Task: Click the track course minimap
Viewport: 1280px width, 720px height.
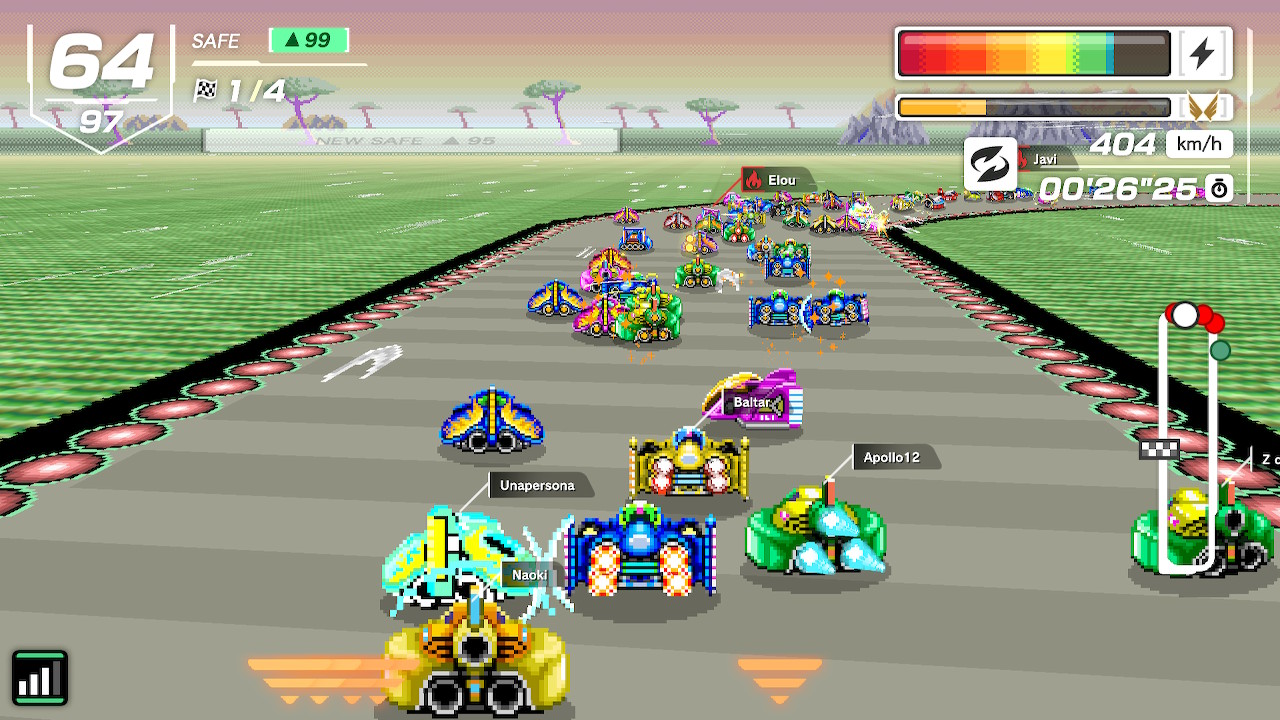Action: click(x=1188, y=440)
